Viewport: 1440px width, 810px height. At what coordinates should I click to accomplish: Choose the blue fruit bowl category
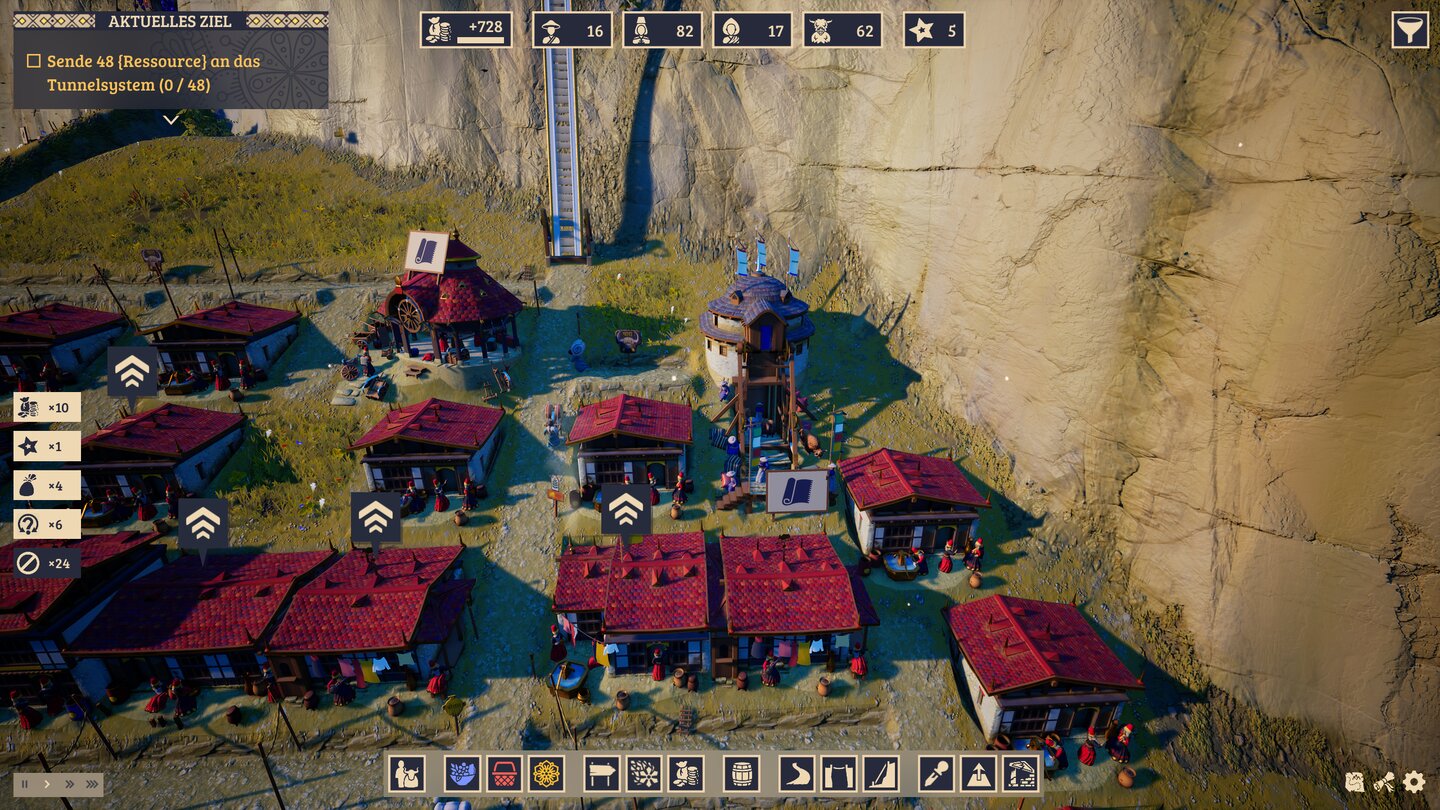click(462, 774)
